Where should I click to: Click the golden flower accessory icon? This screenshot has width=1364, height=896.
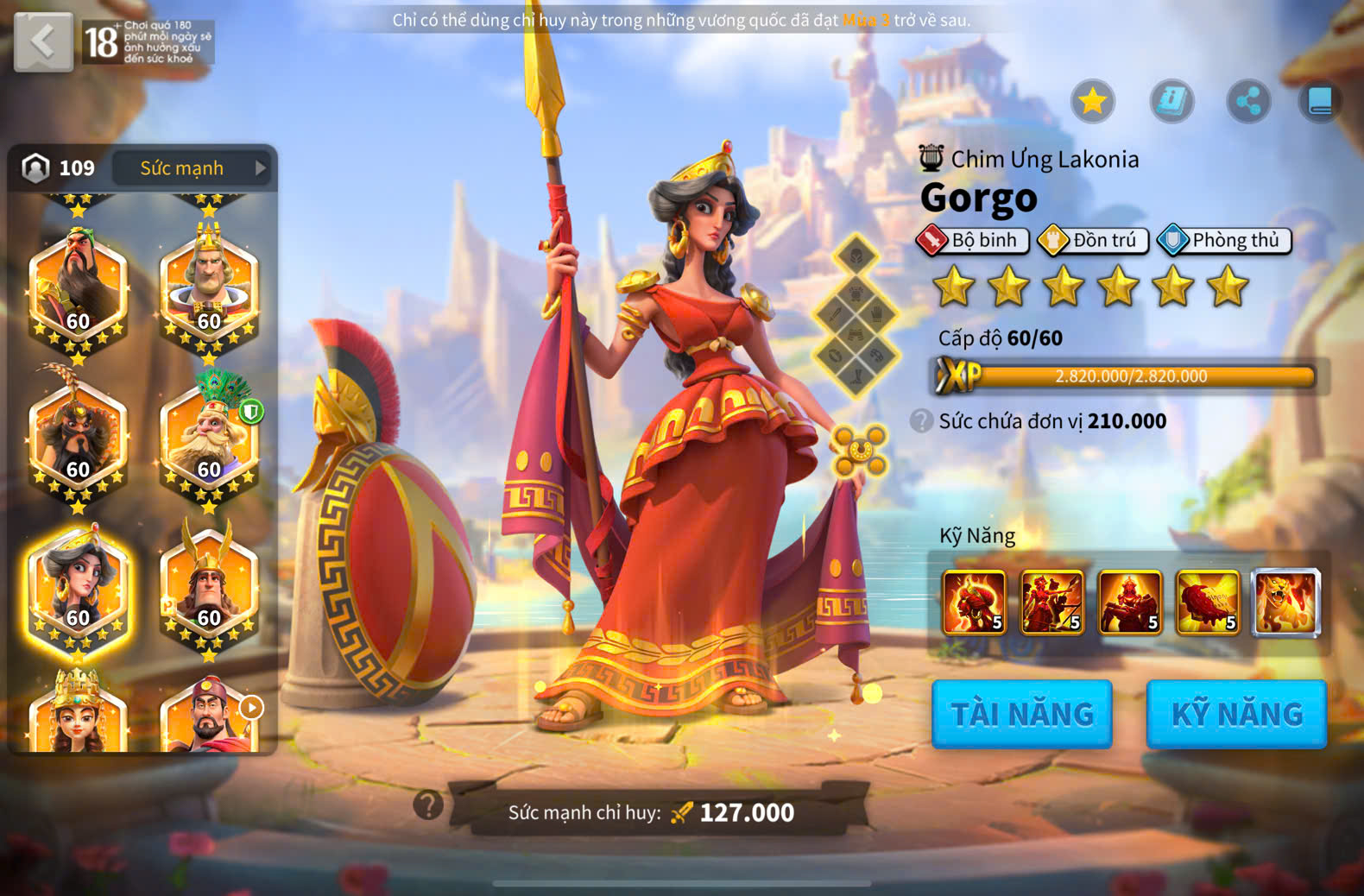coord(859,450)
